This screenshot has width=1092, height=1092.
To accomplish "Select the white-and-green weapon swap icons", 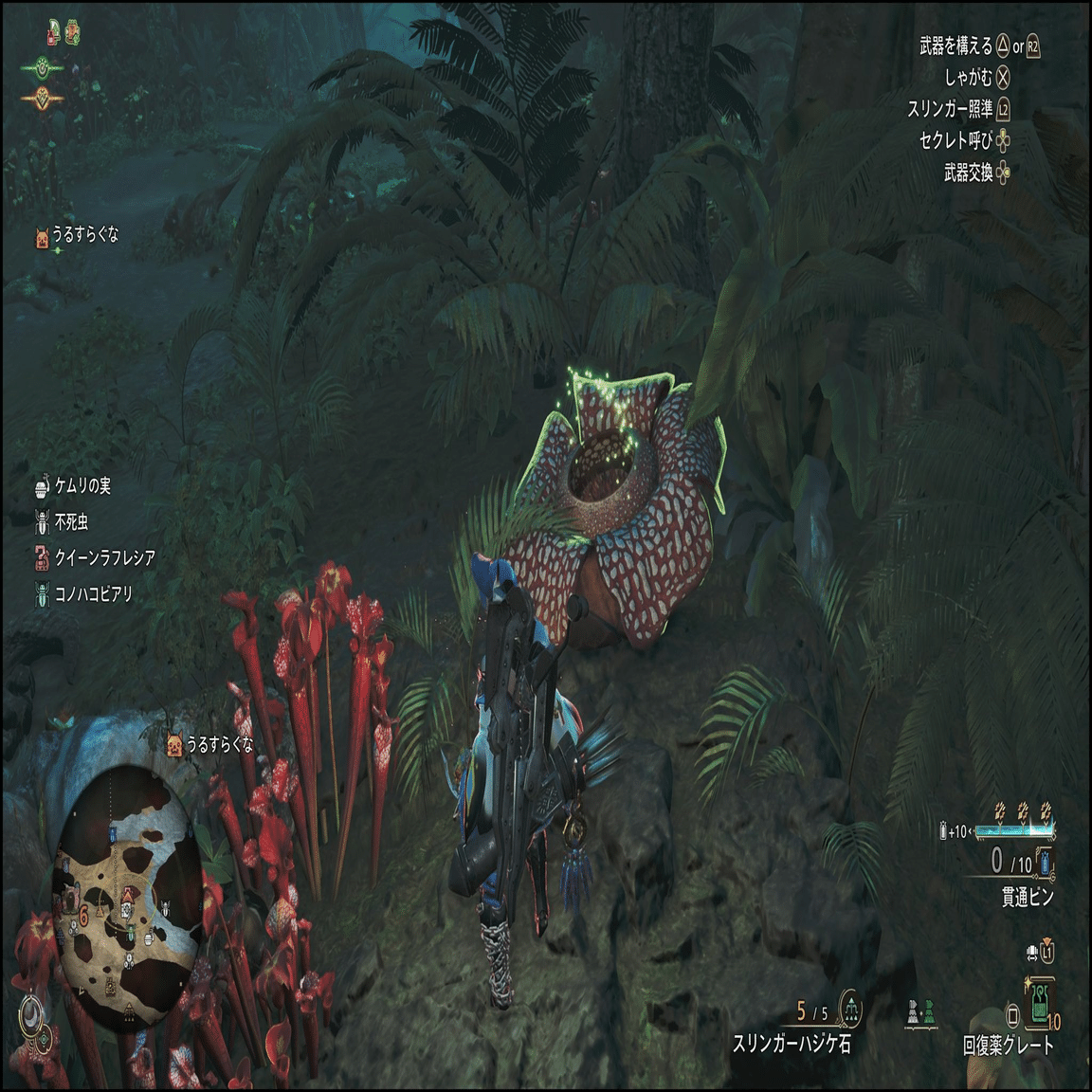I will point(919,1012).
